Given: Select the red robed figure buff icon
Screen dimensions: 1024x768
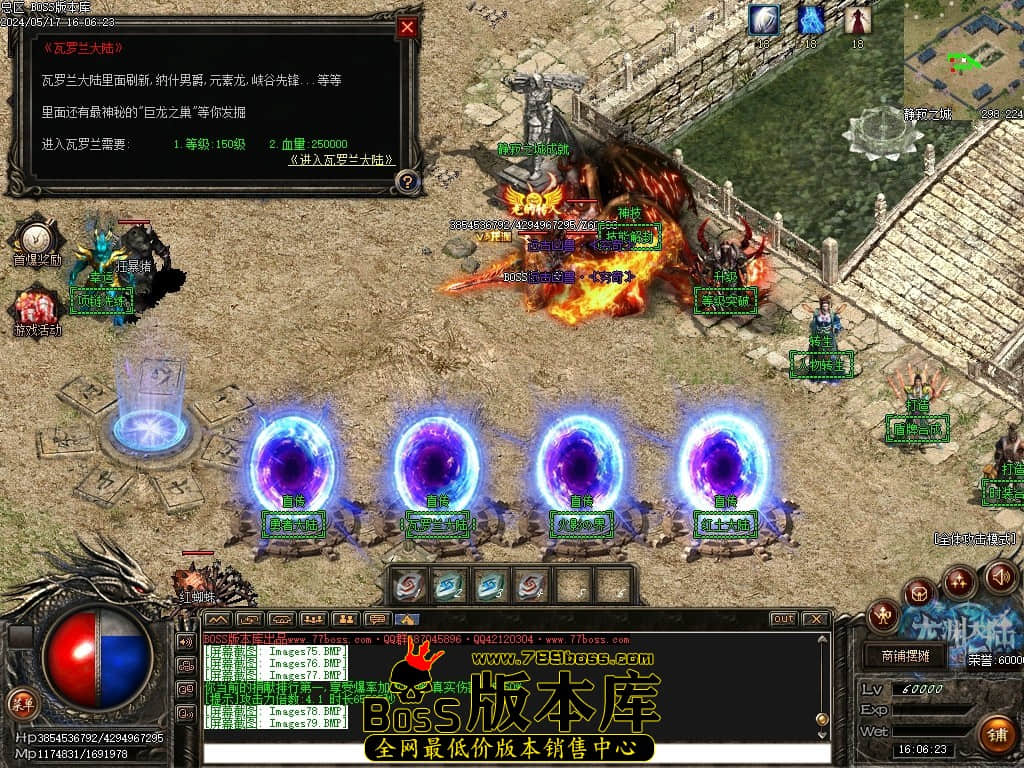Looking at the screenshot, I should coord(857,20).
